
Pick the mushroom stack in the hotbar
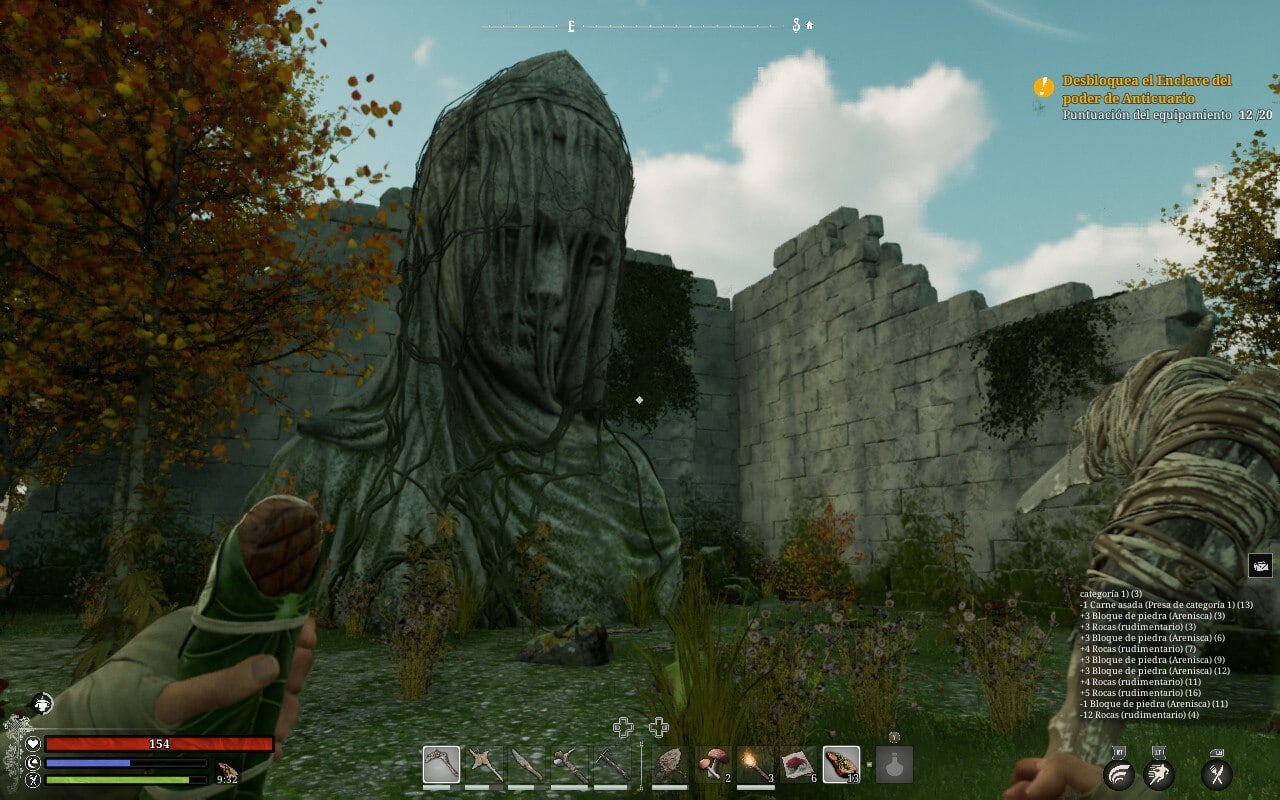(712, 765)
